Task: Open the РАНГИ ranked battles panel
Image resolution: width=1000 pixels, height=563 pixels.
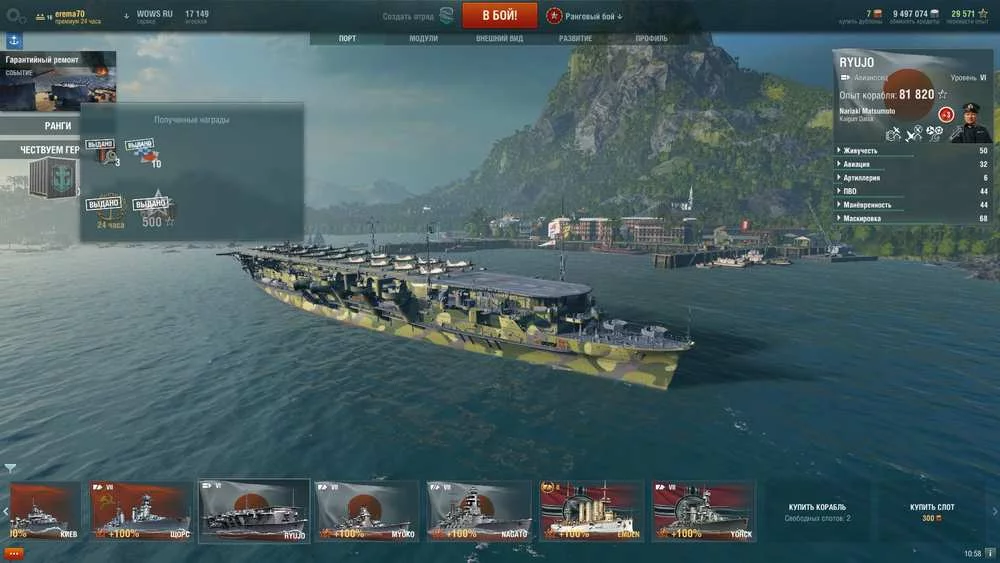Action: (x=57, y=126)
